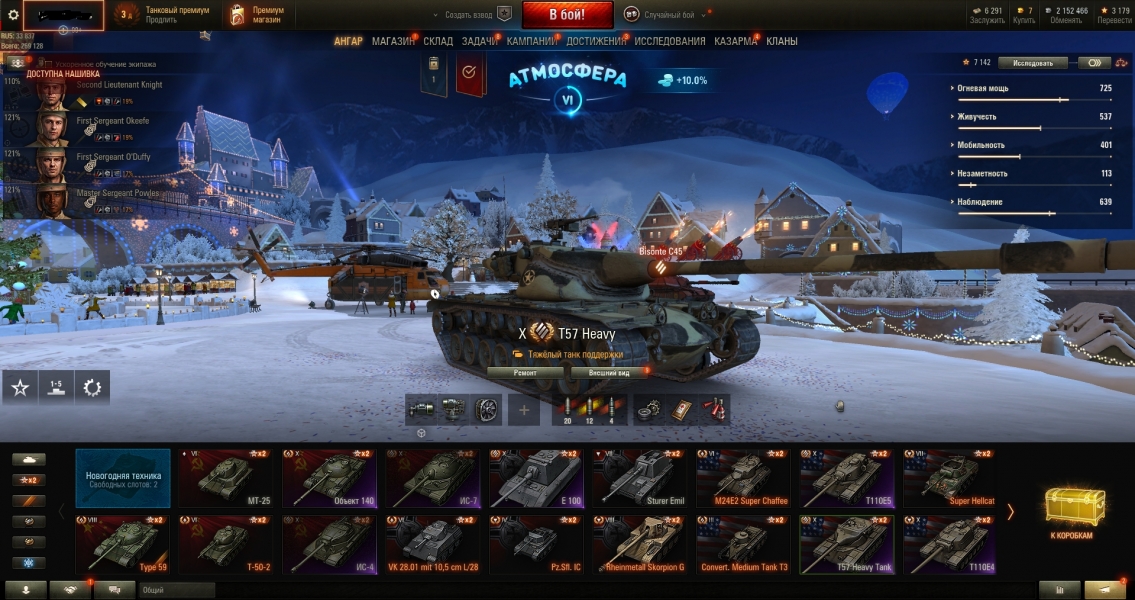Click the Исследовать button

1033,63
